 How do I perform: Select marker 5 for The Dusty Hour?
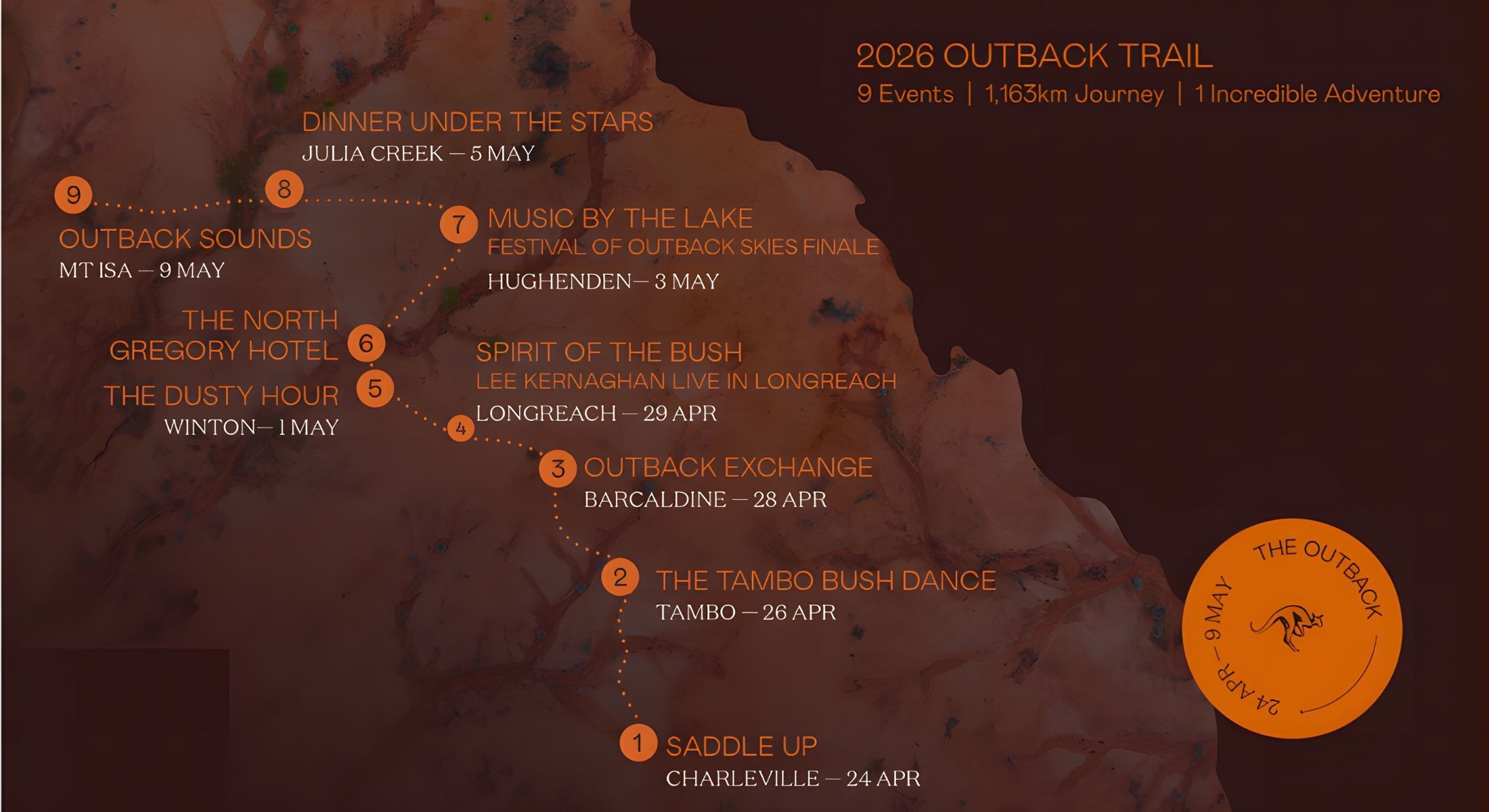[x=375, y=388]
